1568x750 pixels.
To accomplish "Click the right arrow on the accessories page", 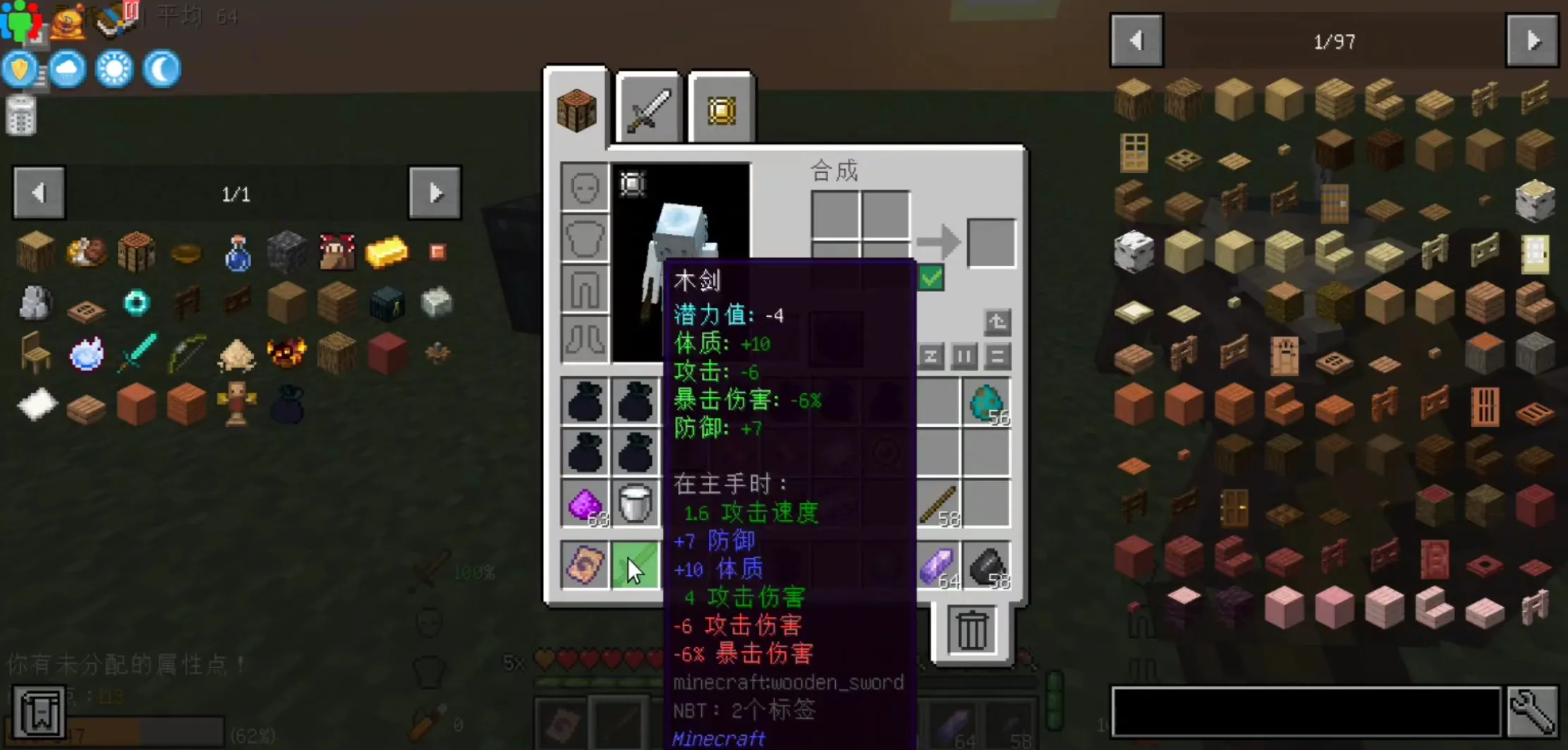I will tap(434, 192).
